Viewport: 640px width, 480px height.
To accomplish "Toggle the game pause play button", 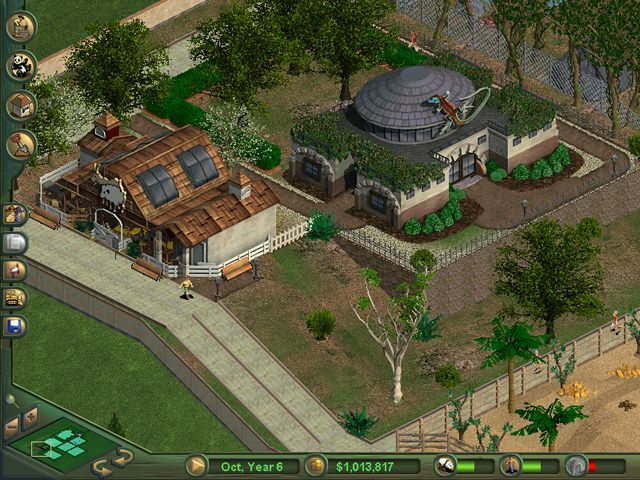I will [x=197, y=465].
